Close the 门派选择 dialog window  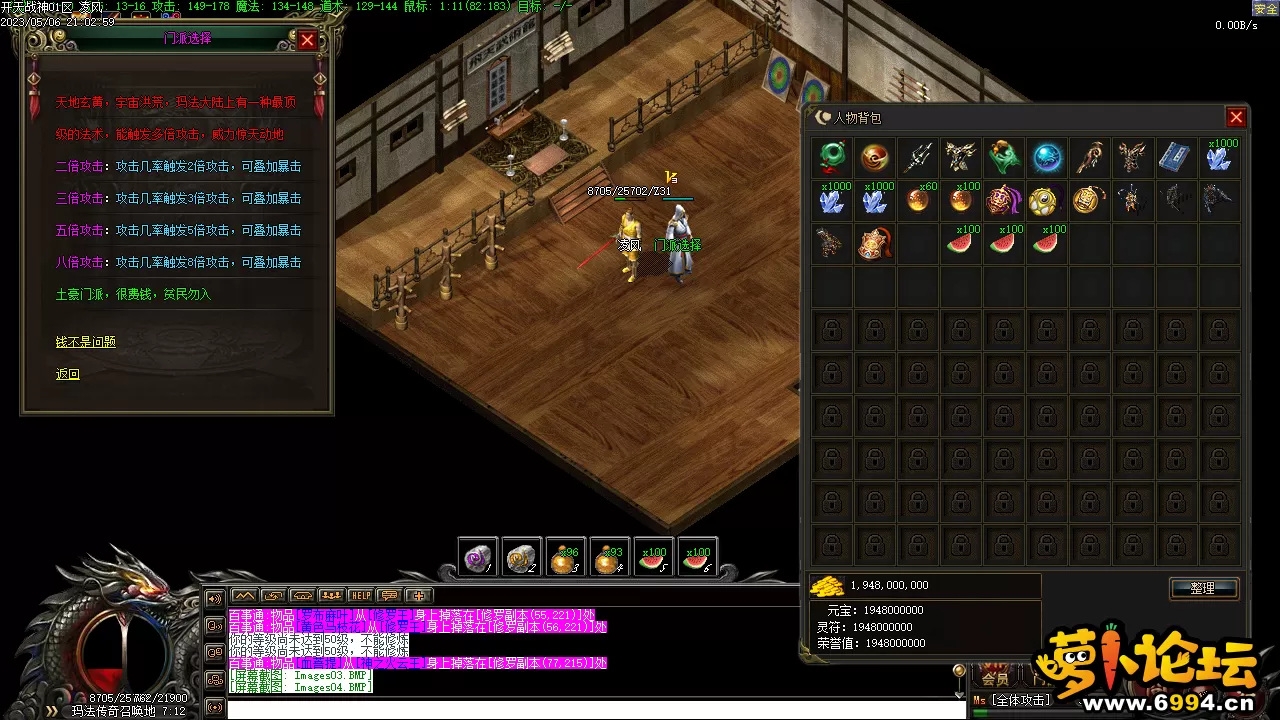307,40
